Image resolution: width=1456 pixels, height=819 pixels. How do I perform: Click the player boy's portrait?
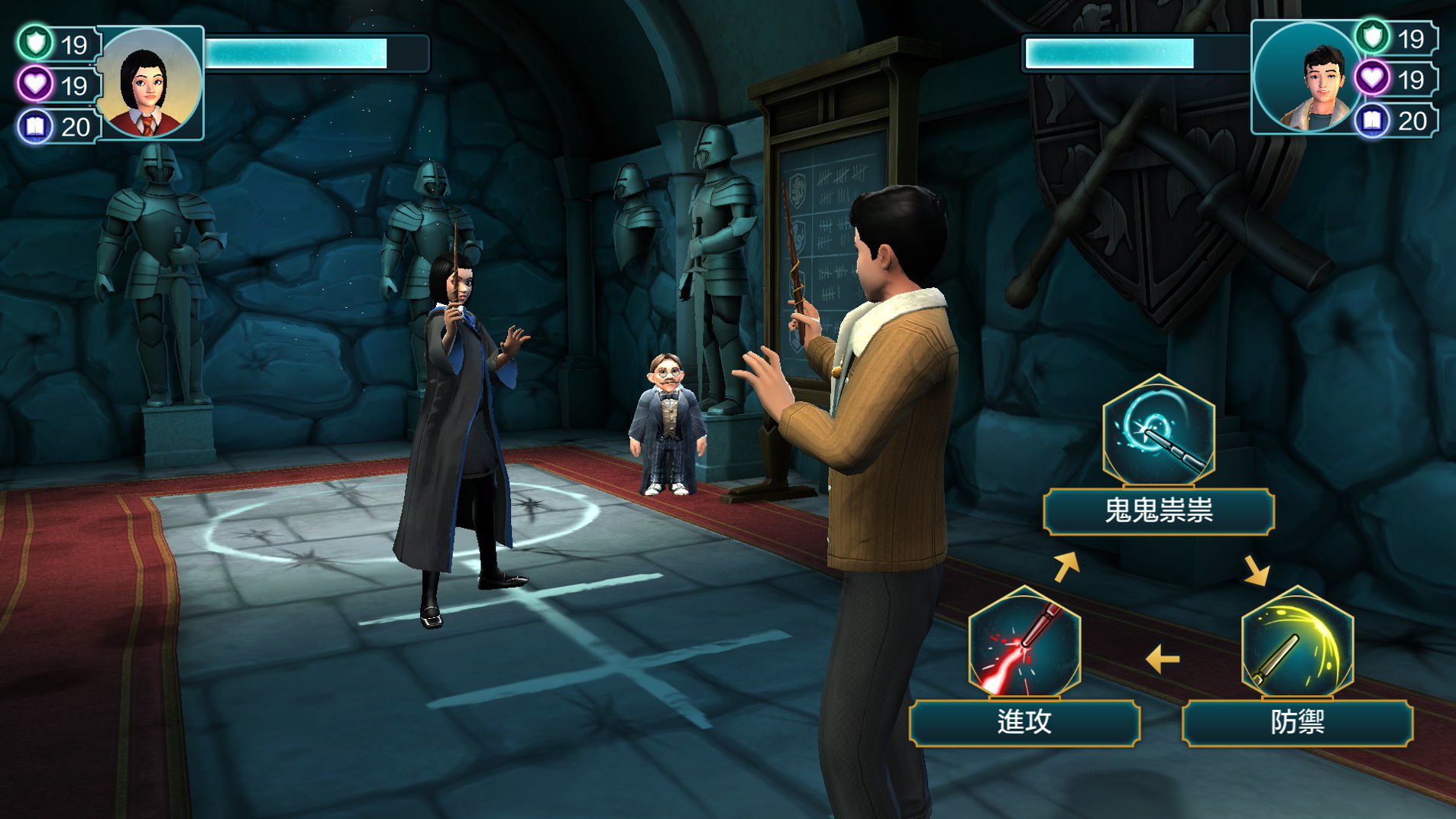(1307, 78)
